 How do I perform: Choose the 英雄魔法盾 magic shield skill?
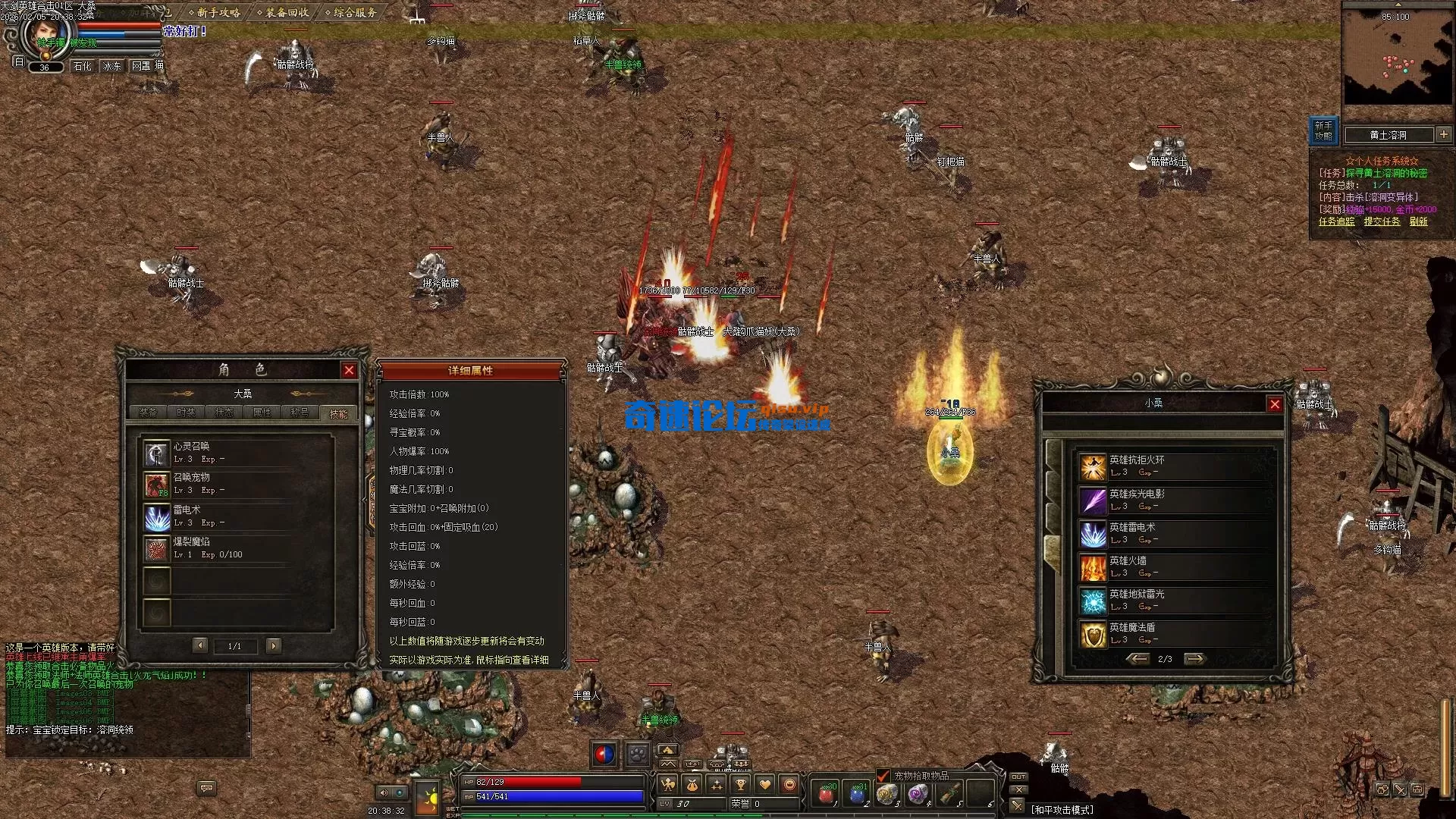point(1093,635)
